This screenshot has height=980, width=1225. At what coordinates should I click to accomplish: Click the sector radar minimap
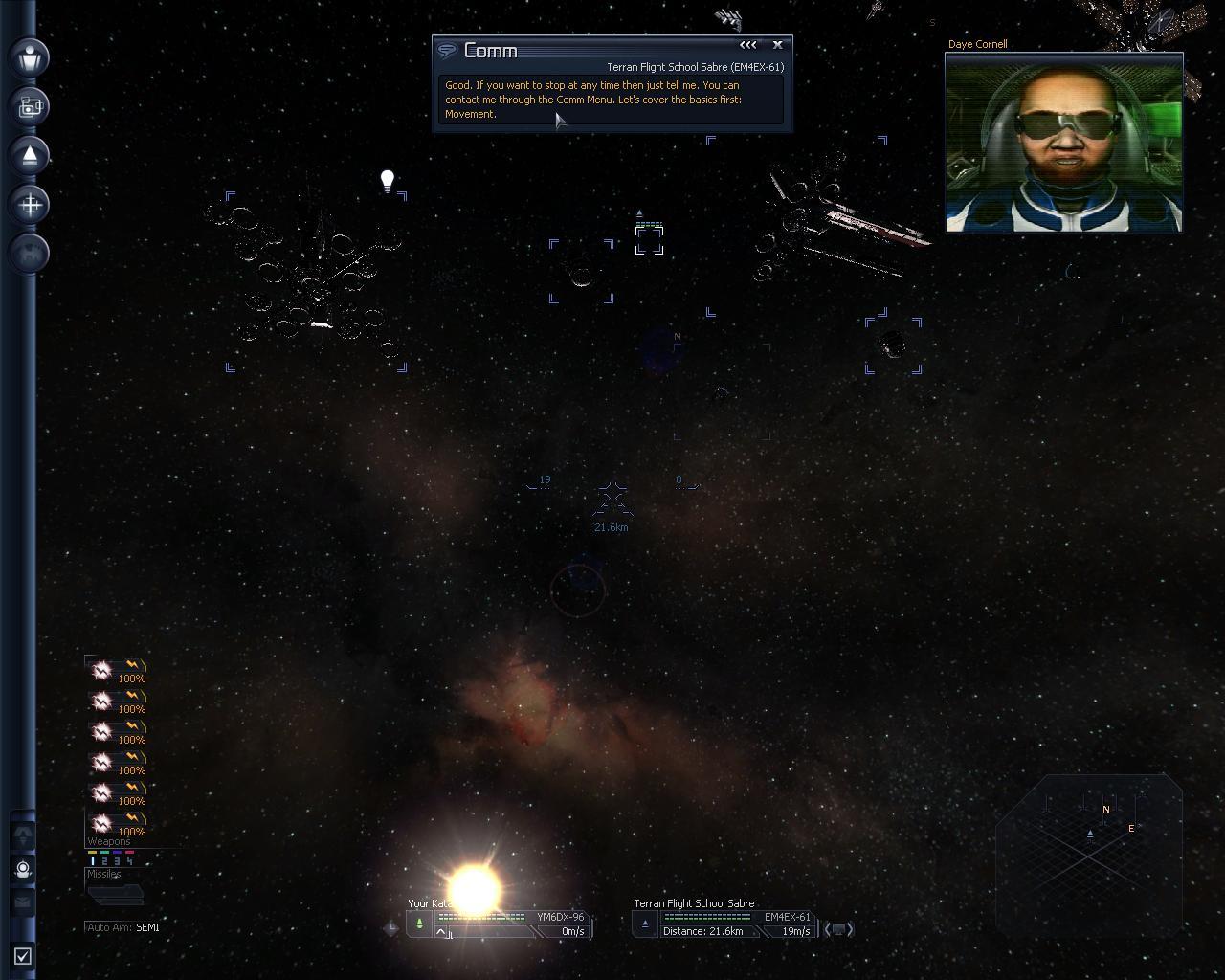tap(1089, 852)
